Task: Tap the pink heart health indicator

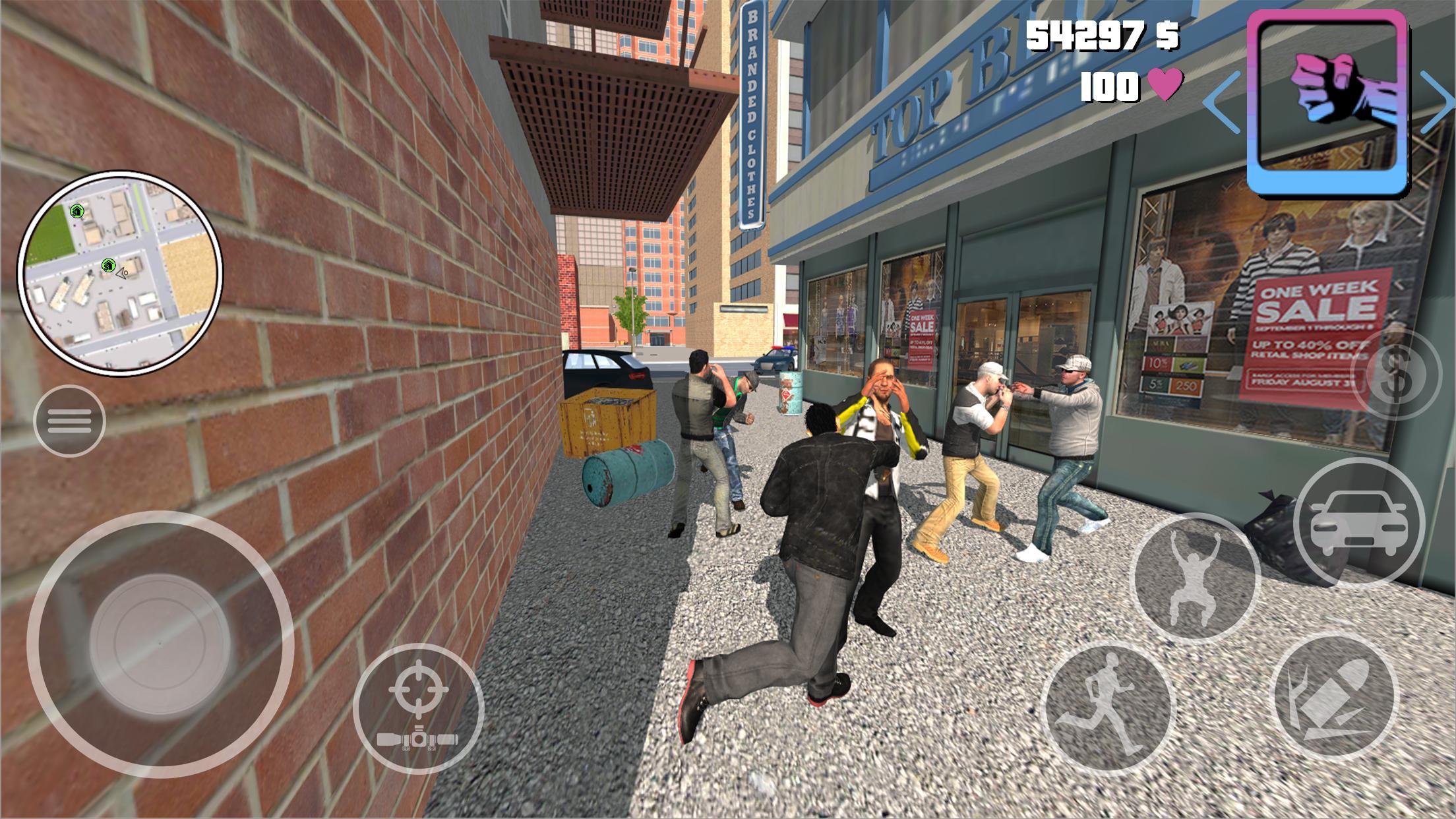Action: (x=1165, y=86)
